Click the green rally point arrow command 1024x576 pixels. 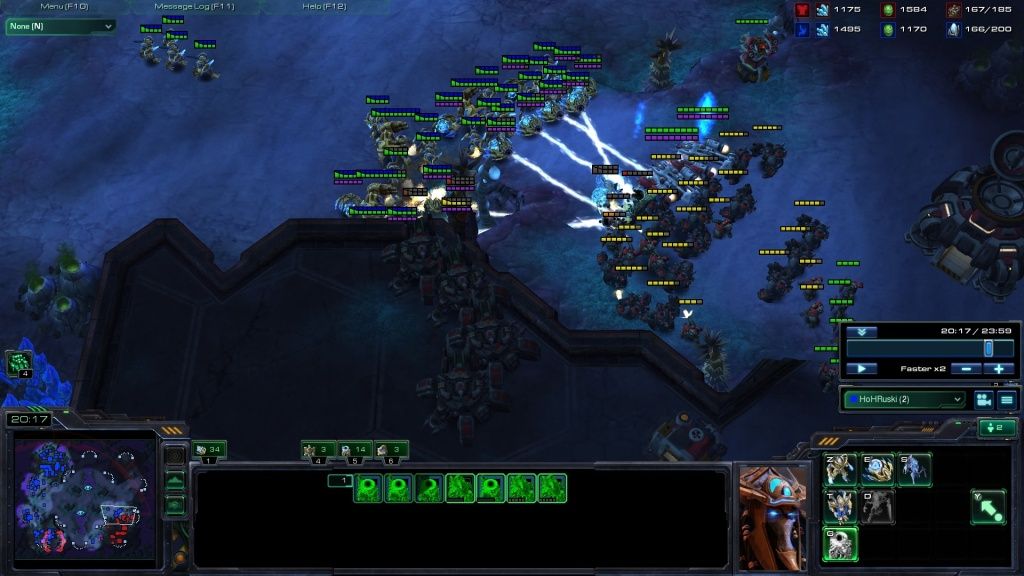[987, 506]
